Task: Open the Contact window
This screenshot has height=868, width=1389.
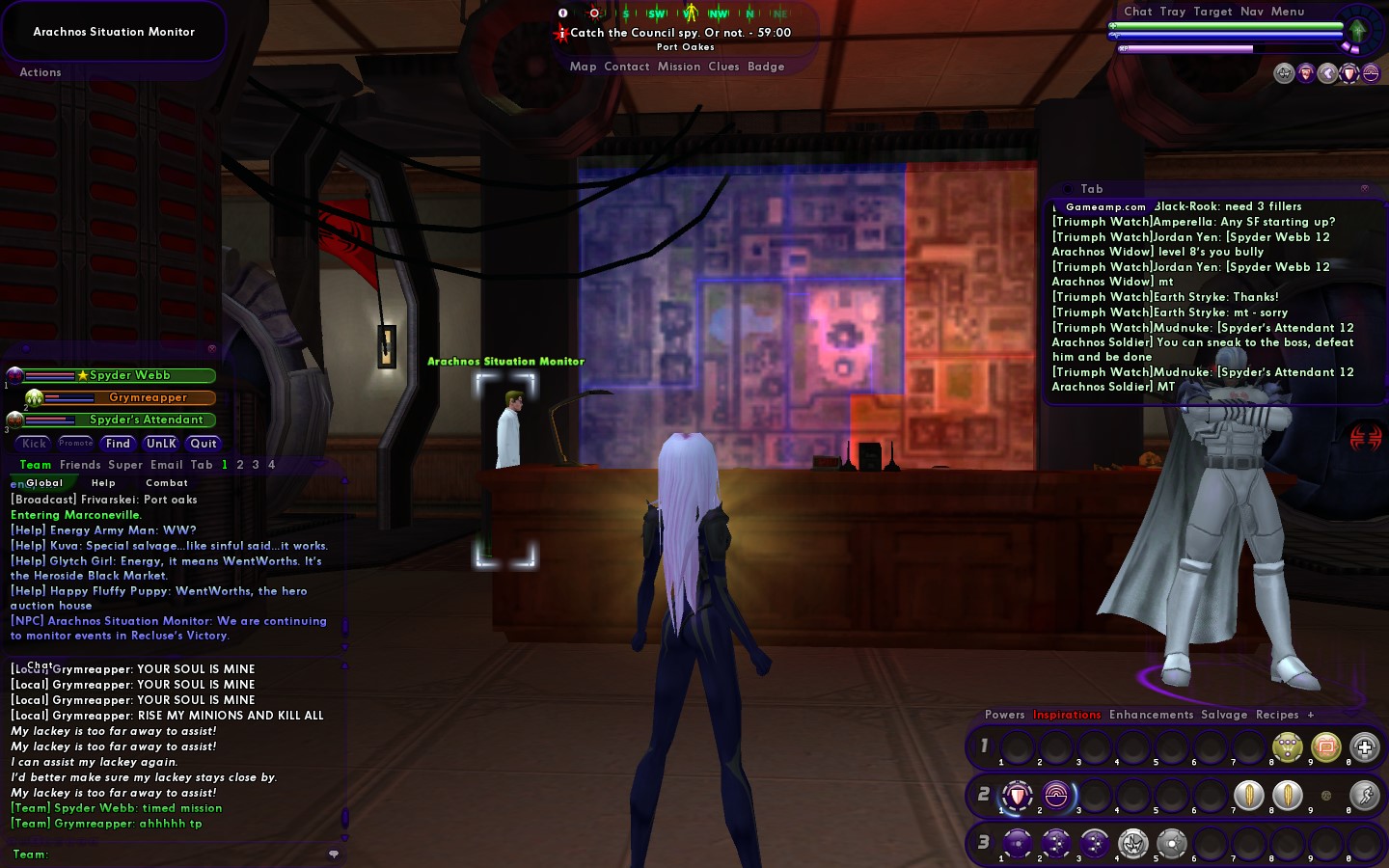Action: click(x=626, y=67)
